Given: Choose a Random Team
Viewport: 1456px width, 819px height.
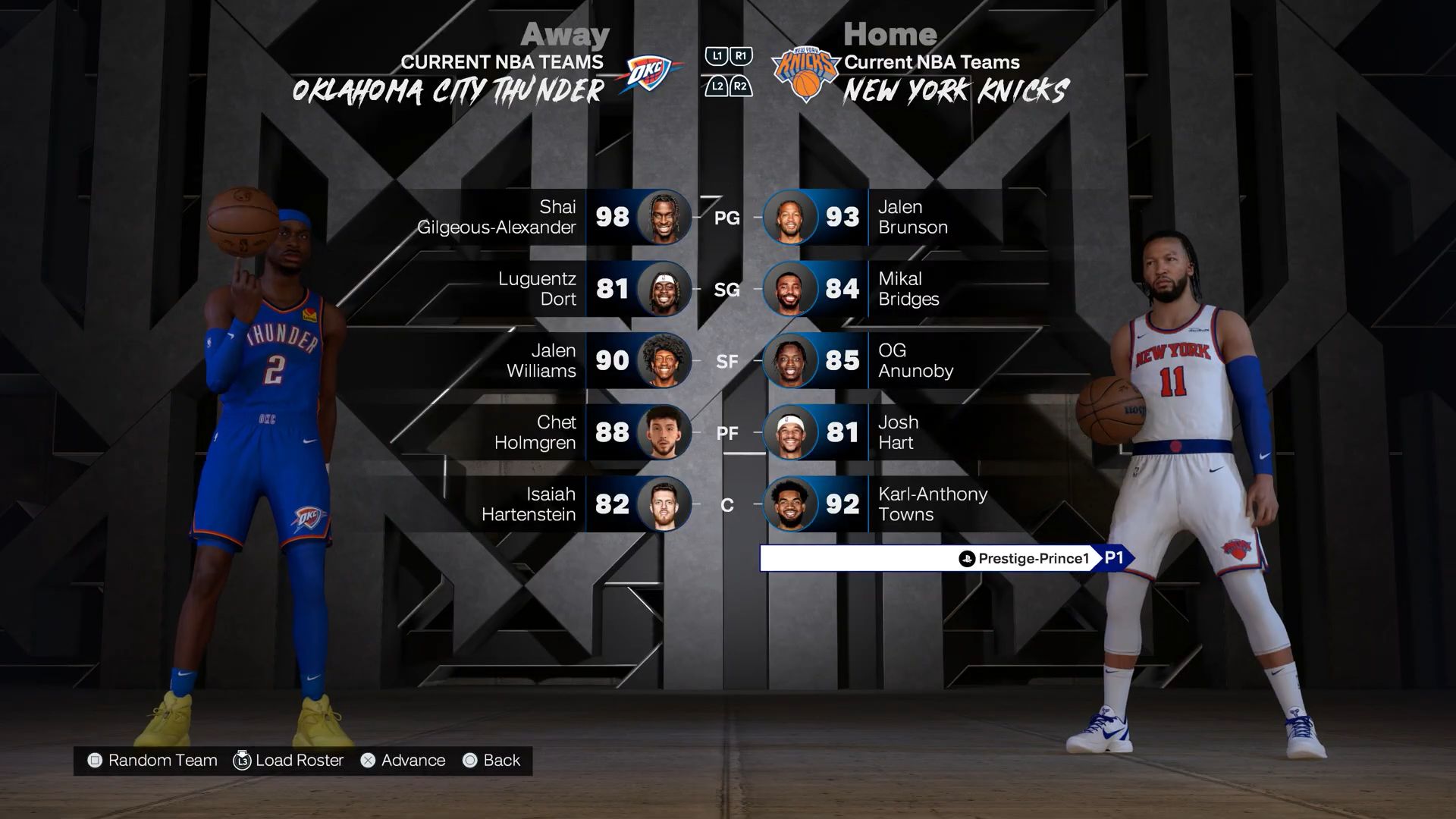Looking at the screenshot, I should [x=152, y=761].
